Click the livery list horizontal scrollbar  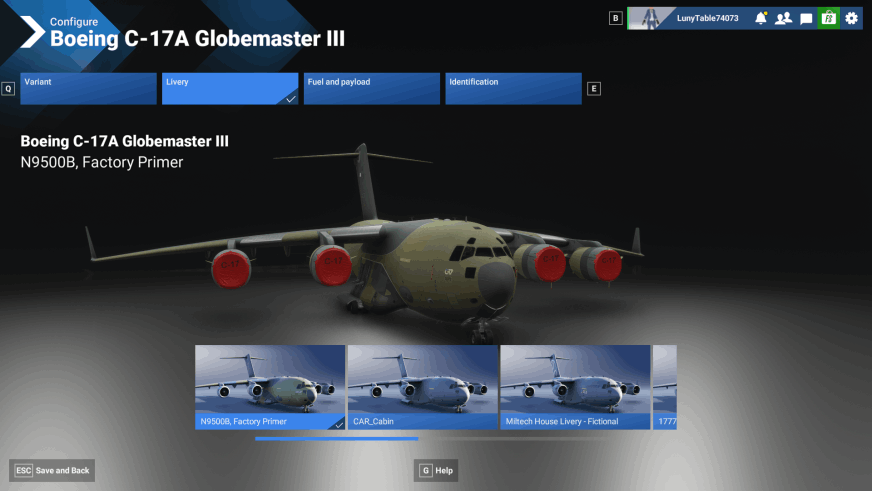click(x=336, y=438)
